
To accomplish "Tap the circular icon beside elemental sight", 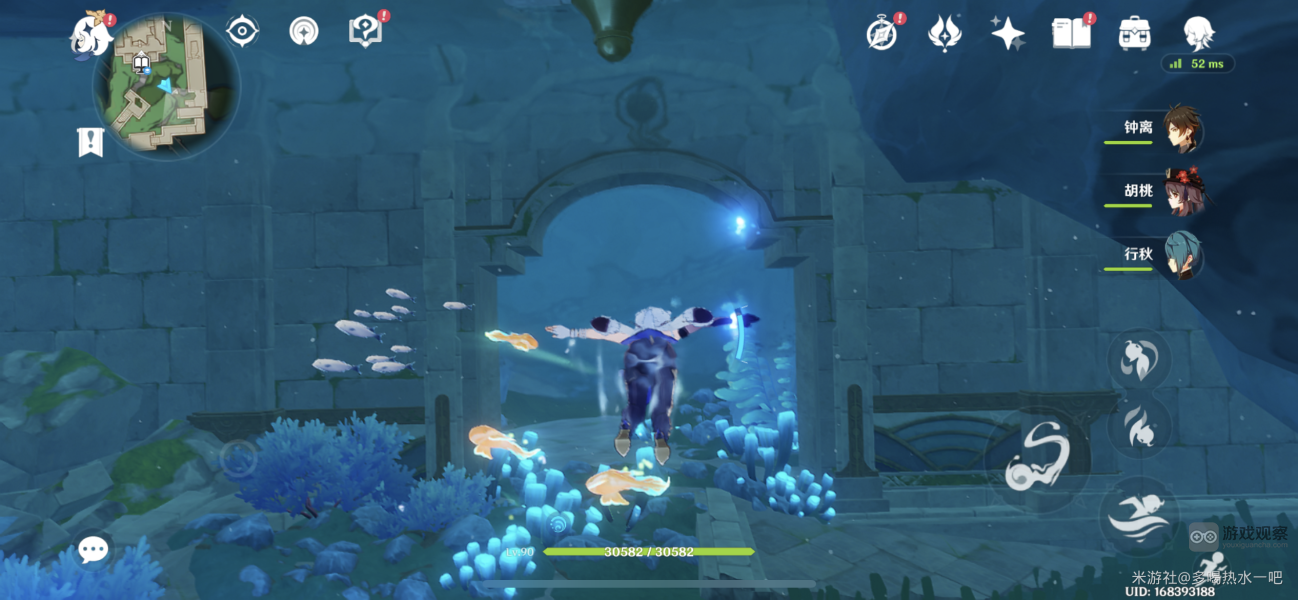I will (x=303, y=31).
